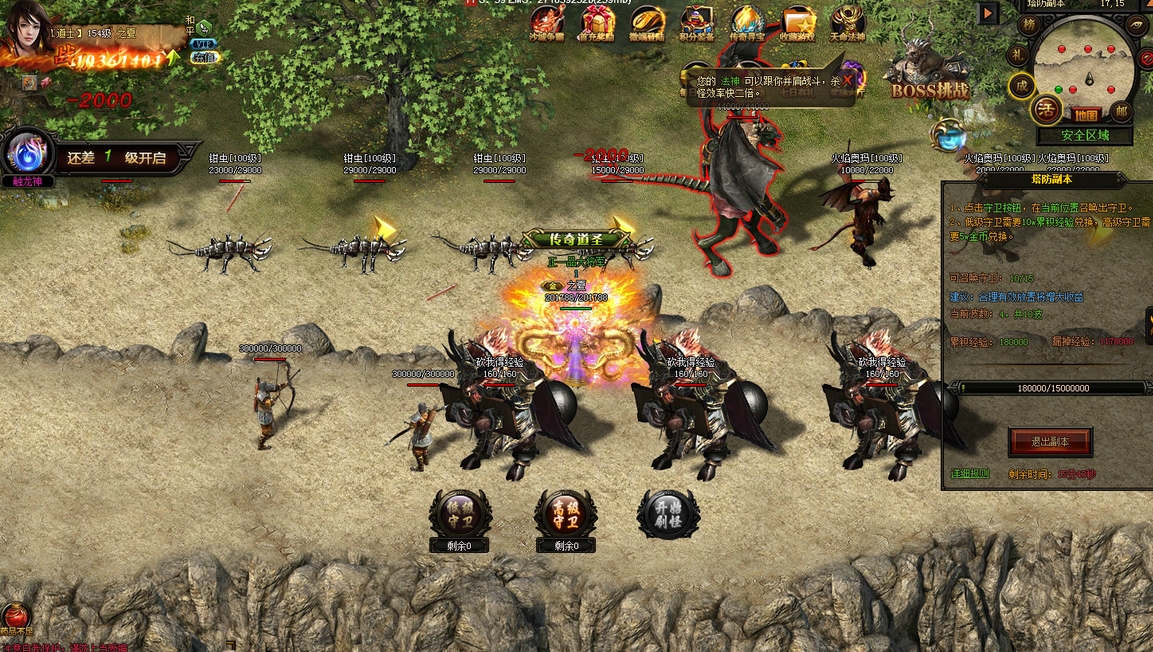Open the 地图 map button
Viewport: 1153px width, 652px height.
click(x=1087, y=114)
